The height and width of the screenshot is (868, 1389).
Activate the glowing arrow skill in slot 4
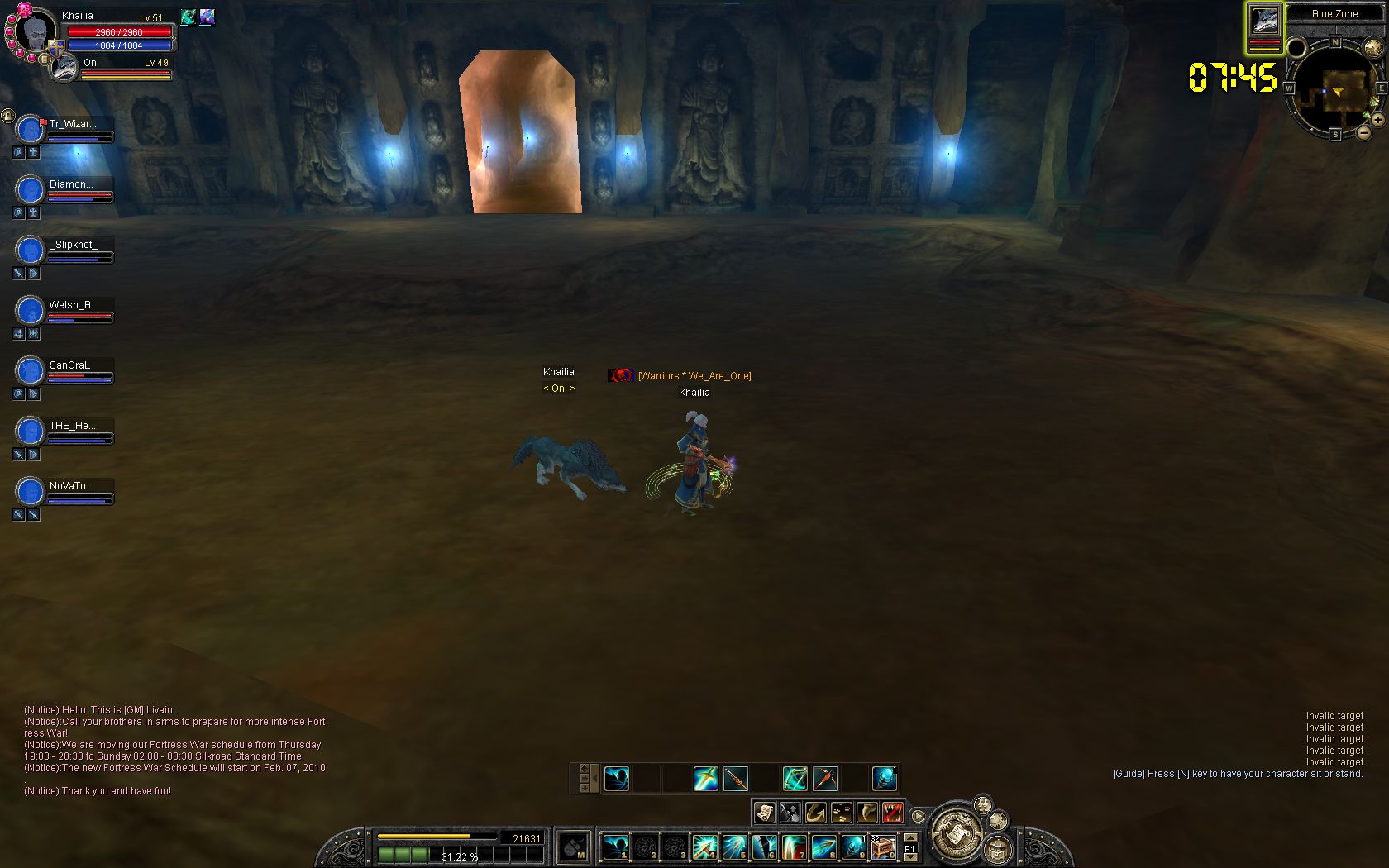click(704, 847)
